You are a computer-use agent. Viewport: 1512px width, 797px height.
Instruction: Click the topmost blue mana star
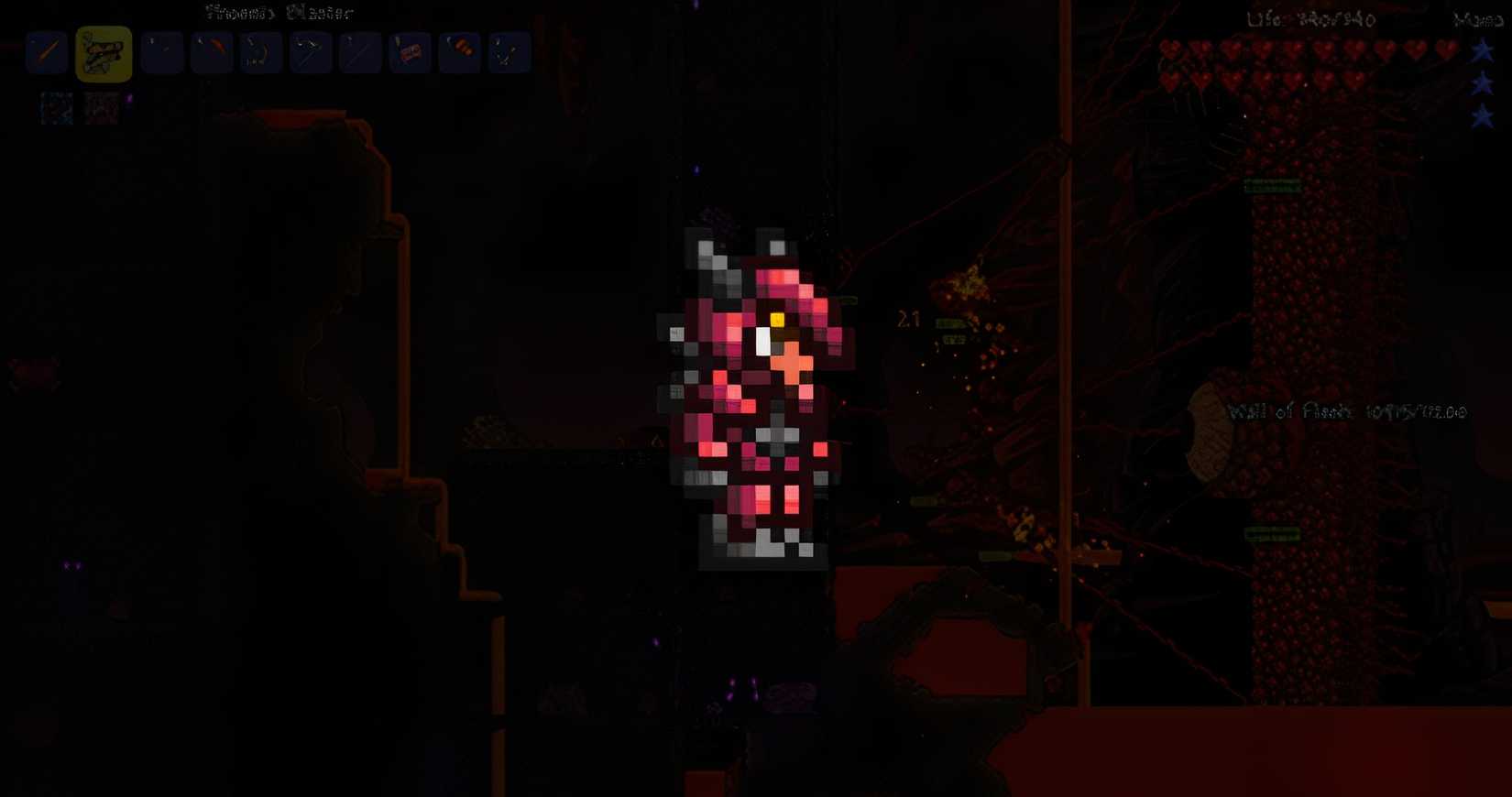pyautogui.click(x=1481, y=51)
